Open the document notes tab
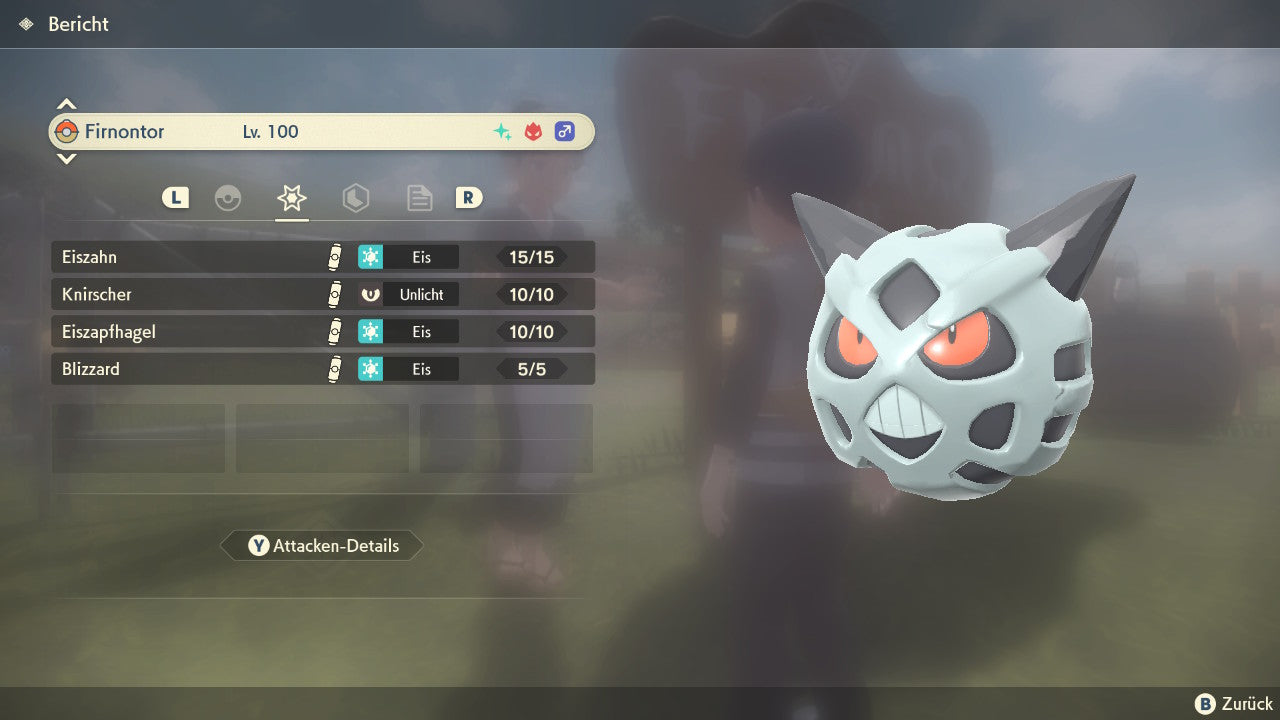Viewport: 1280px width, 720px height. [x=419, y=198]
